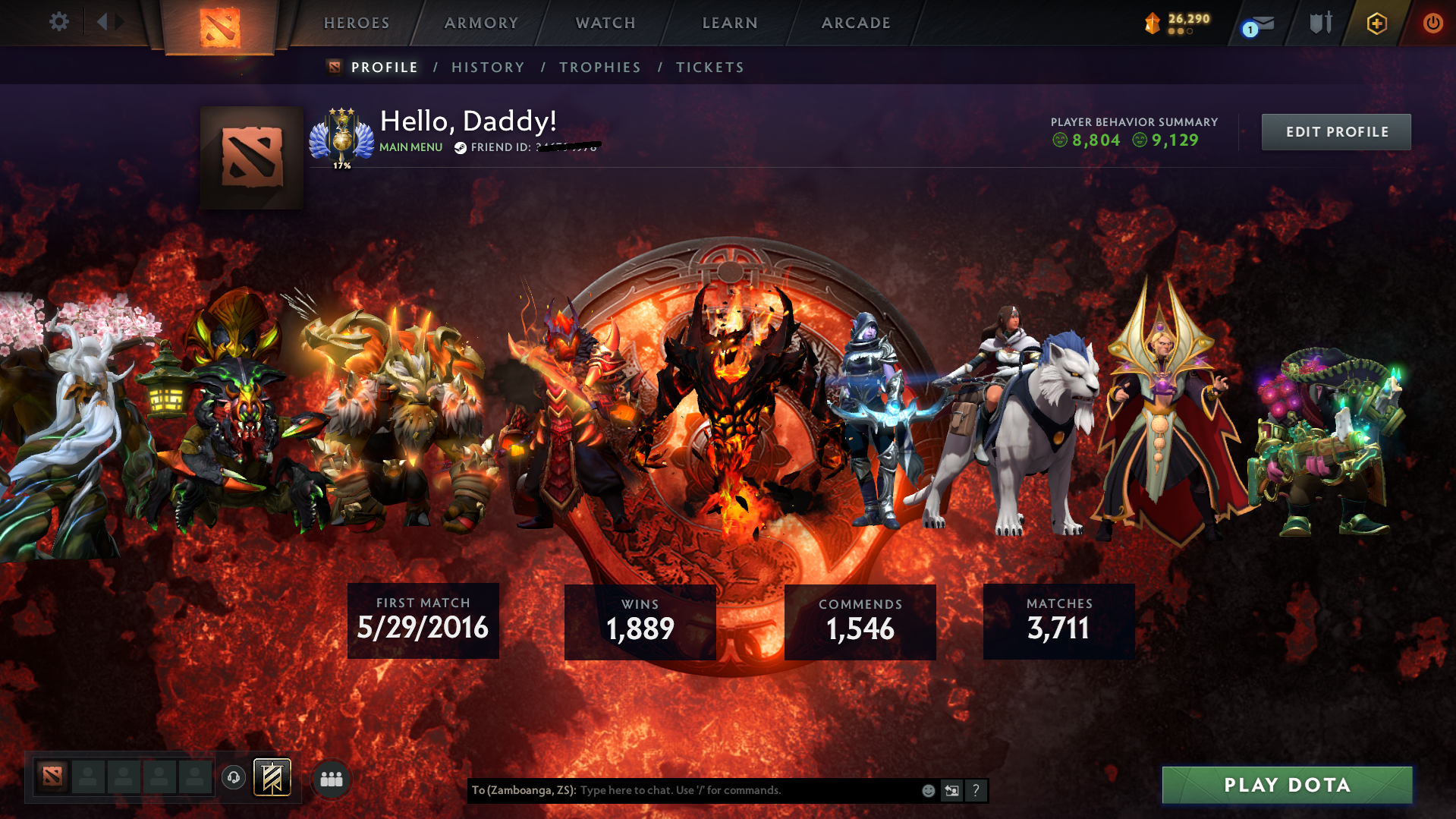This screenshot has width=1456, height=819.
Task: Open Dota Plus via the gold plus hexagon
Action: [1376, 23]
